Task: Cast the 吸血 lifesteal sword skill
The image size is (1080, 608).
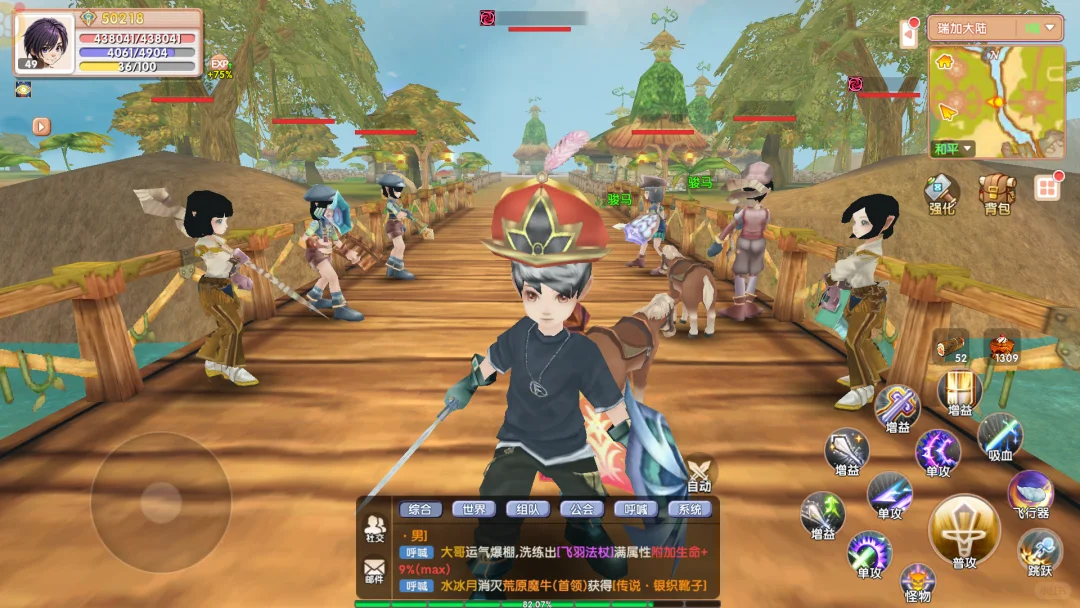Action: 999,436
